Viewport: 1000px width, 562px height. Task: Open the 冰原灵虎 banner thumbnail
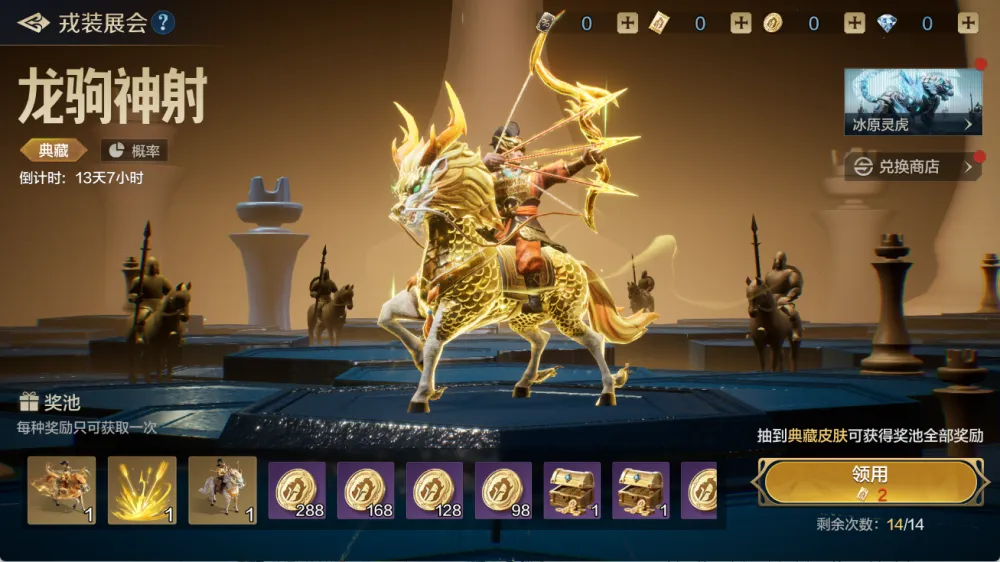tap(913, 101)
